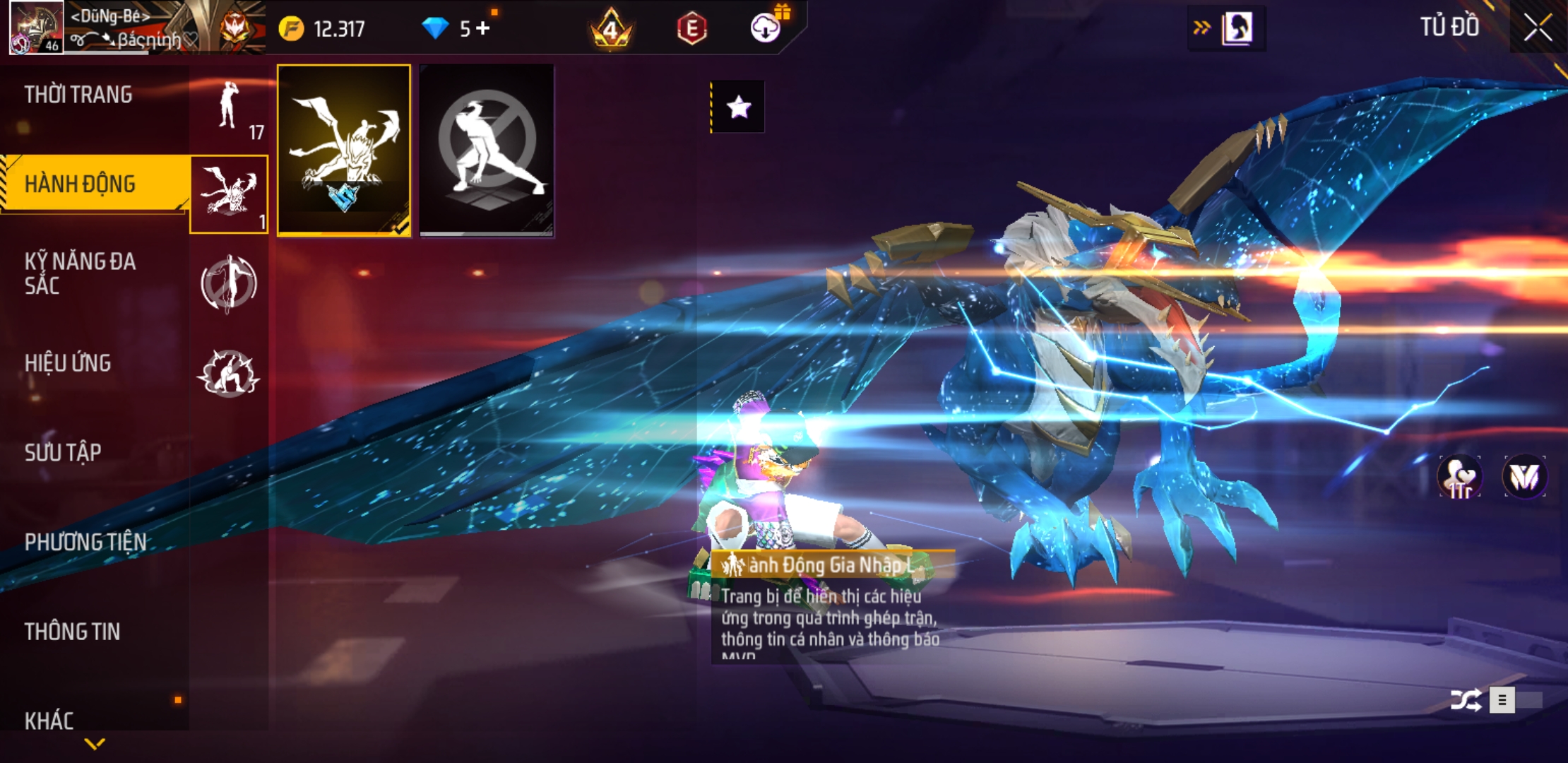Click the download cloud gift icon
This screenshot has width=1568, height=763.
[x=766, y=28]
